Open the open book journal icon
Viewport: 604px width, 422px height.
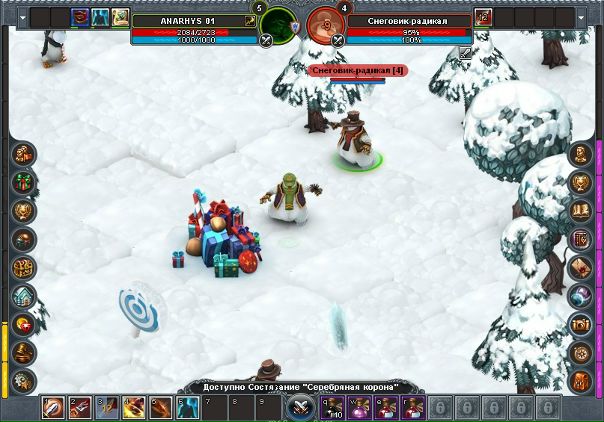(x=580, y=211)
